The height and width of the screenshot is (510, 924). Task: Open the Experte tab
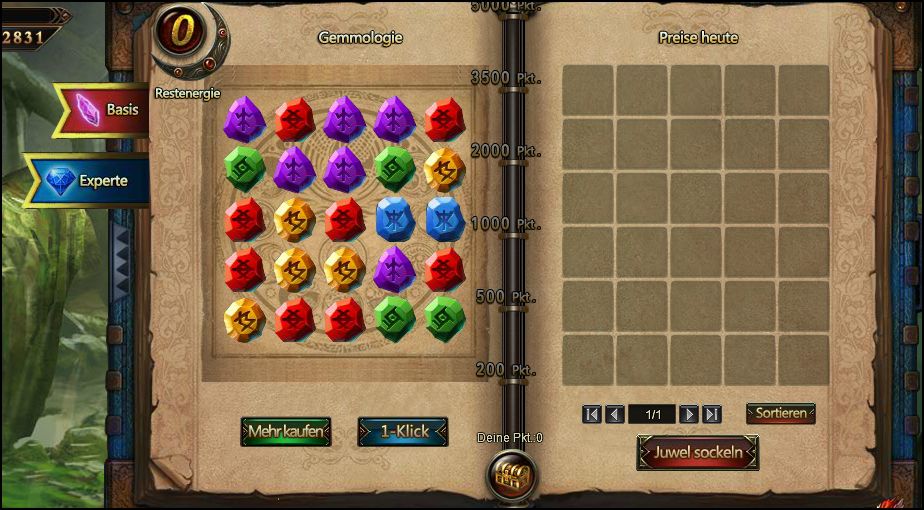pos(88,181)
